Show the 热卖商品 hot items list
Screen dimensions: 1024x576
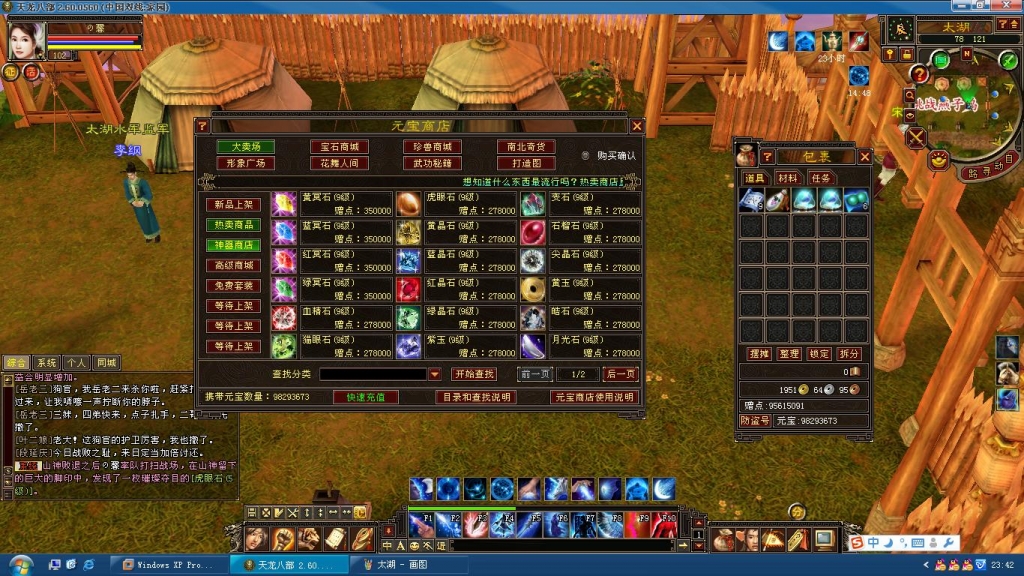tap(233, 225)
